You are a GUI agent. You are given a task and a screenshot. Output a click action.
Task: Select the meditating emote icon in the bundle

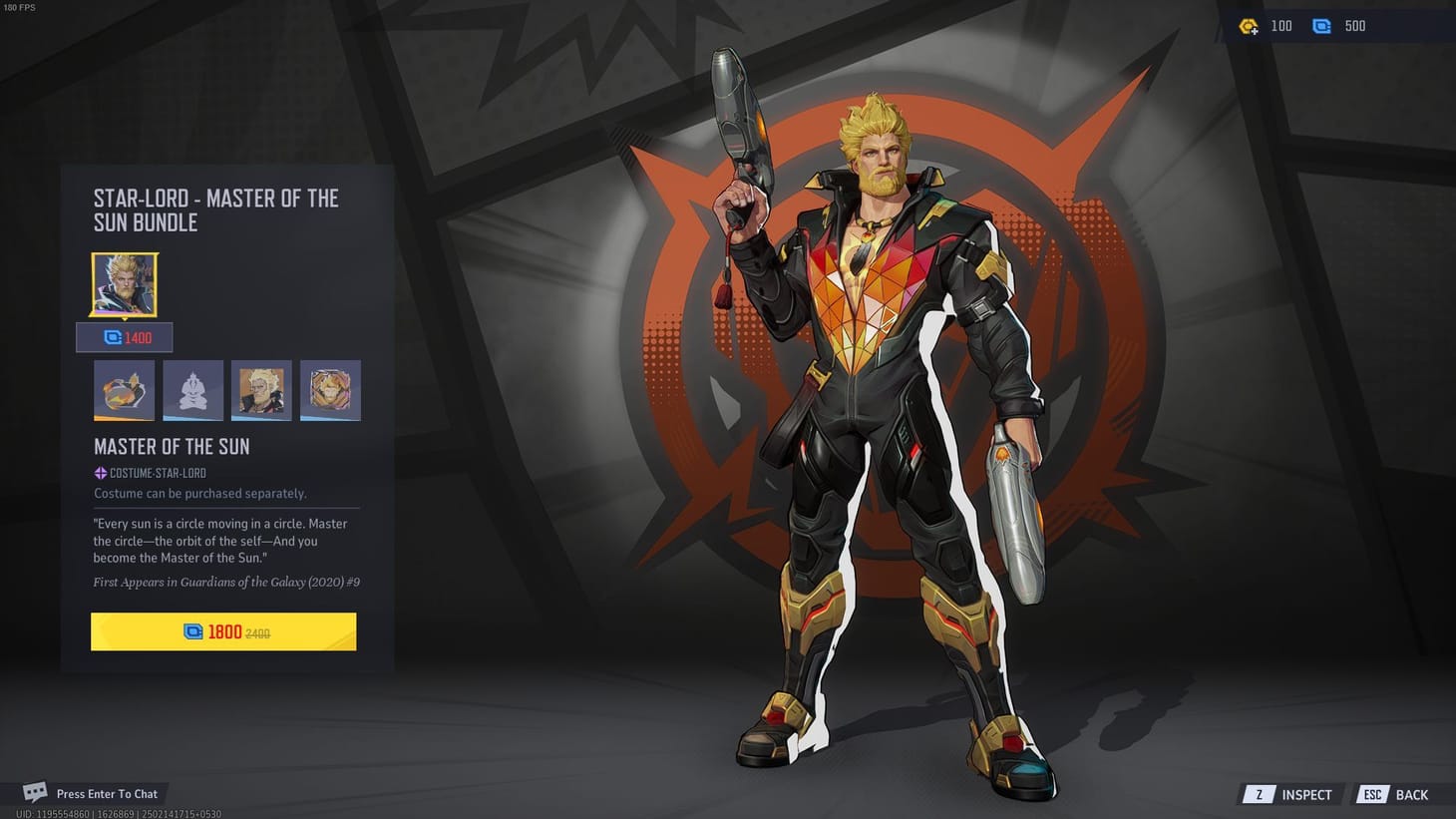tap(192, 390)
